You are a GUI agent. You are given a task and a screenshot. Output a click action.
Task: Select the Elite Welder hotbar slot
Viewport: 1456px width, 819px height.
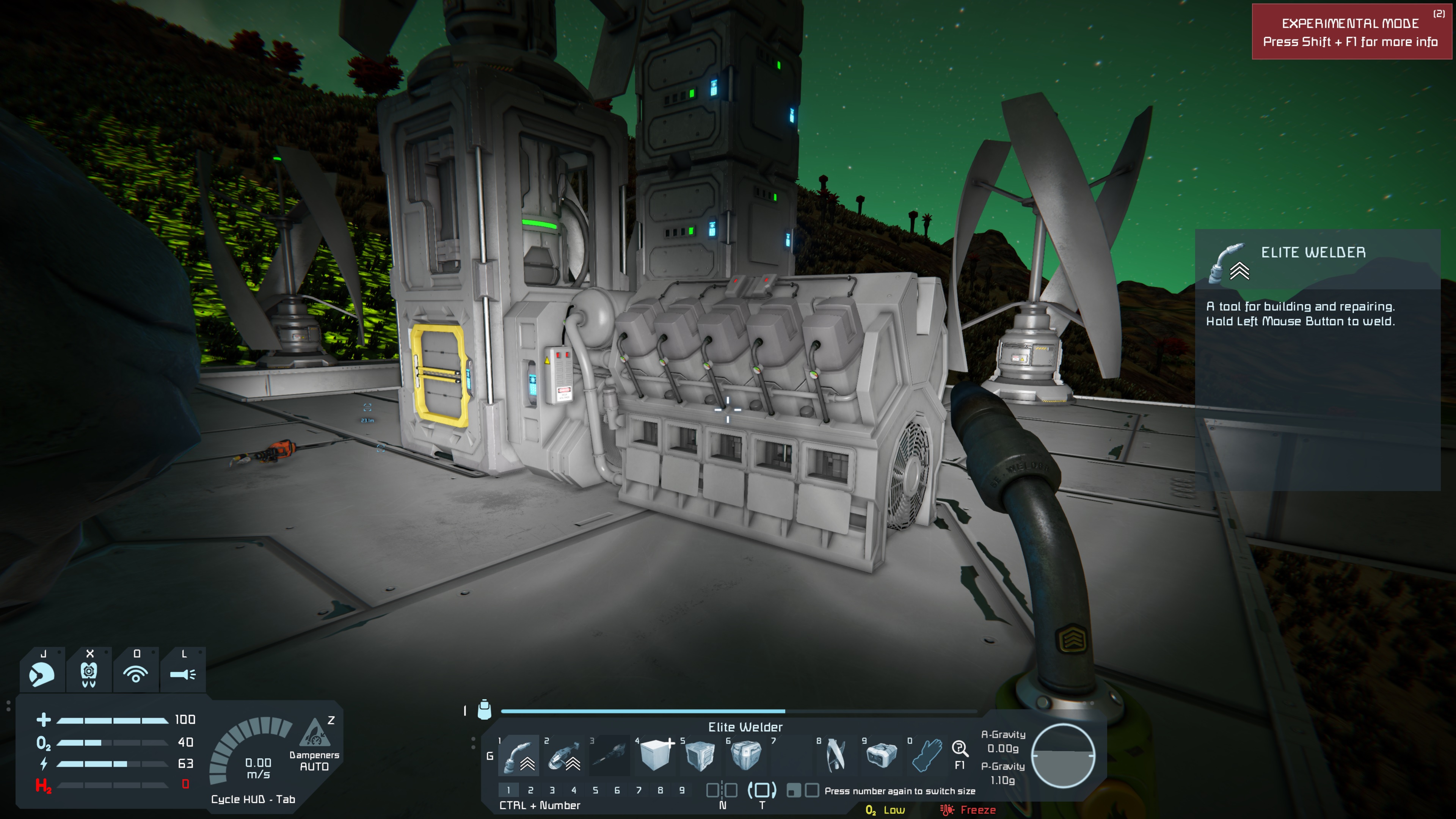tap(519, 756)
